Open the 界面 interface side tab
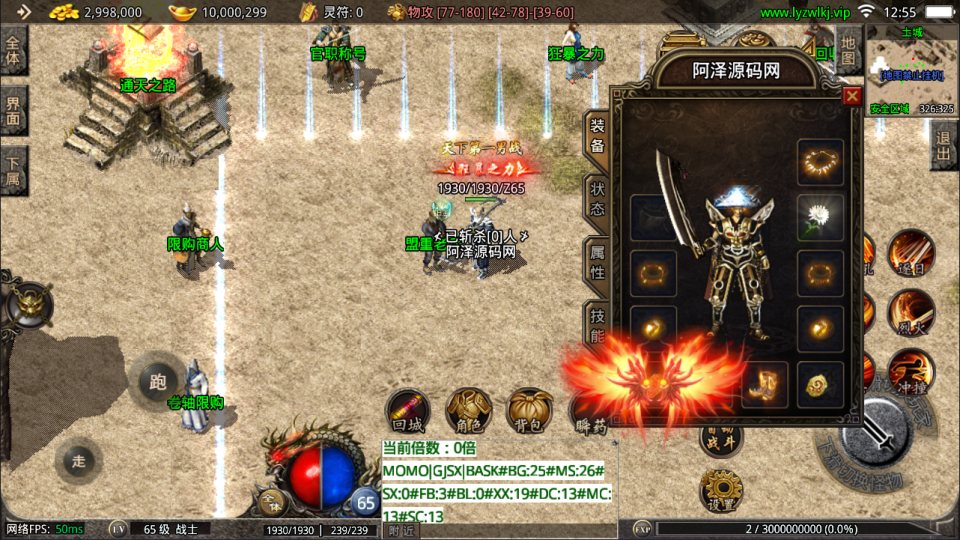This screenshot has height=540, width=960. point(13,110)
